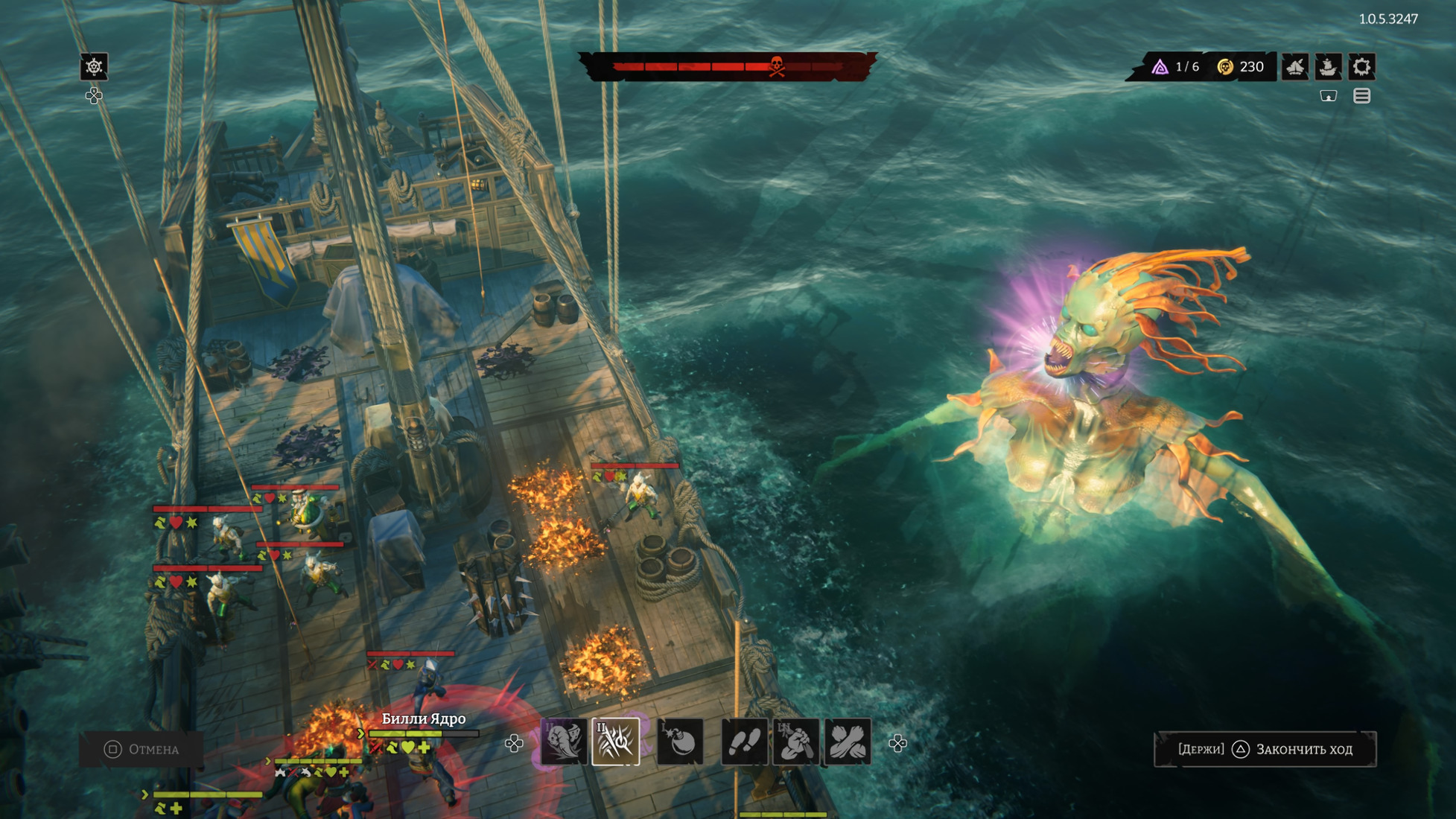Activate the highlighted slashing blade ability
This screenshot has width=1456, height=819.
click(616, 742)
